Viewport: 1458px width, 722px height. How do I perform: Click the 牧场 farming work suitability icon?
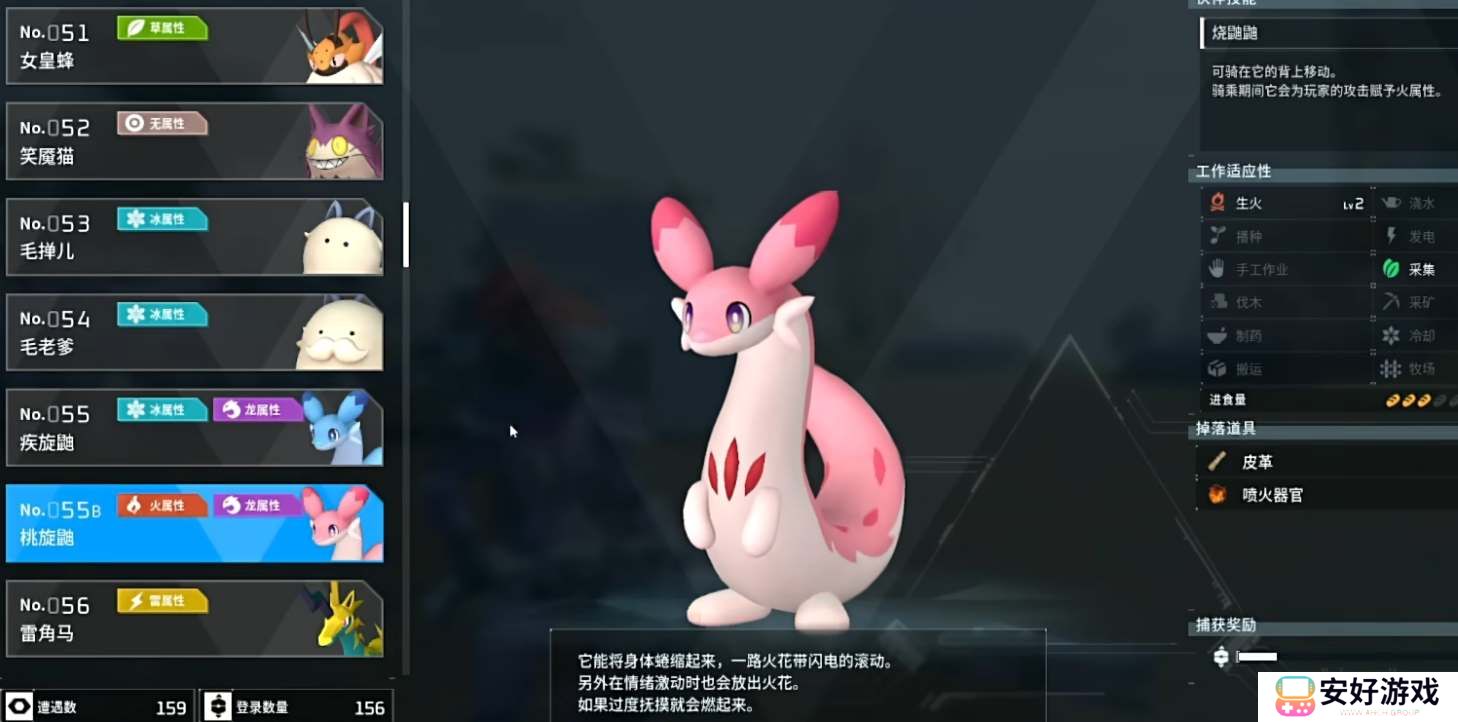1390,369
